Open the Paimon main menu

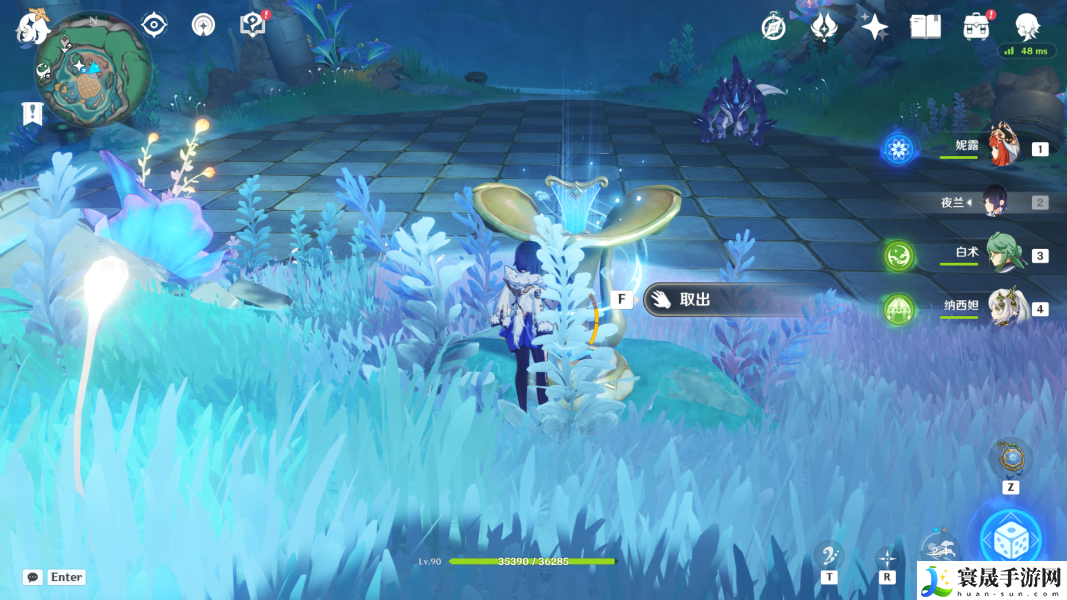pos(31,27)
